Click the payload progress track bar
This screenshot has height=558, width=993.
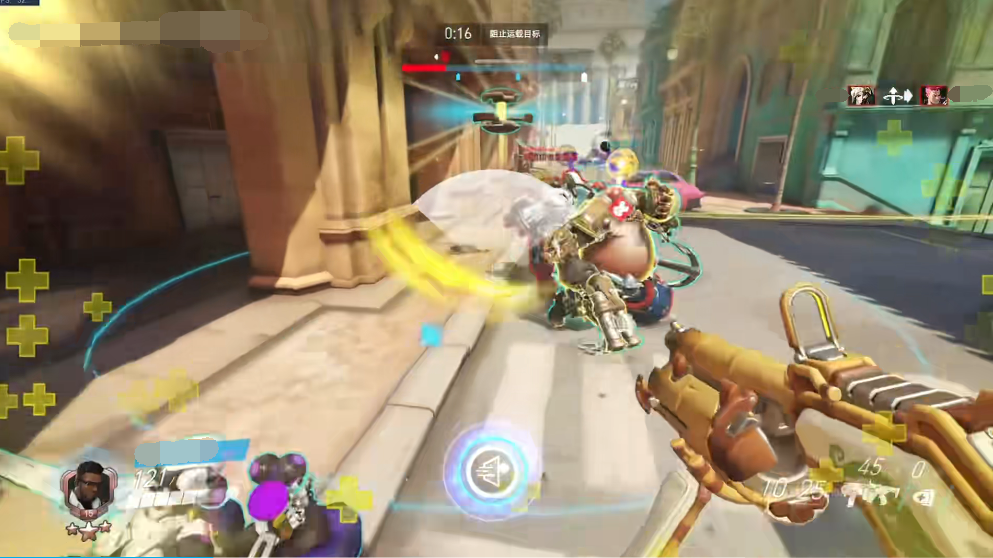[x=495, y=68]
